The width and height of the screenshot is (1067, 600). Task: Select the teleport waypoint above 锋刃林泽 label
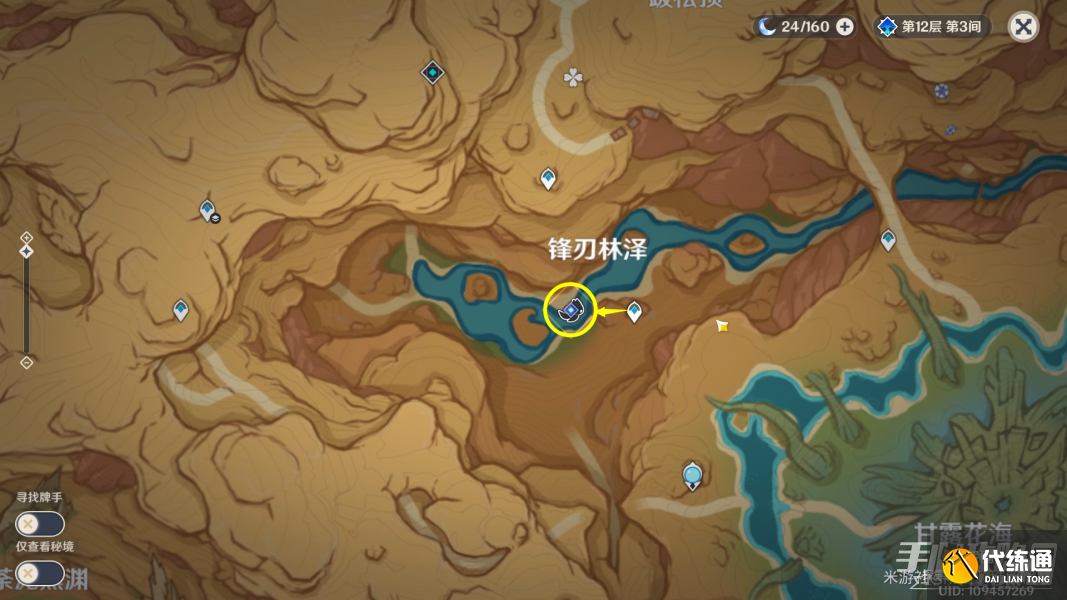tap(548, 179)
